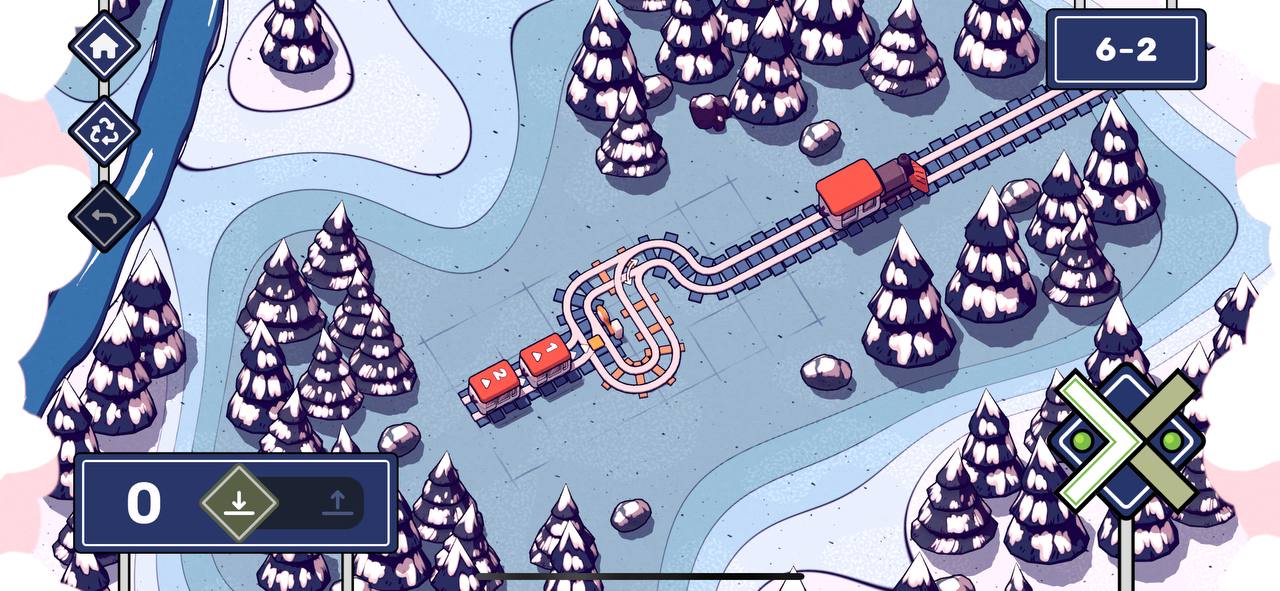The height and width of the screenshot is (591, 1280).
Task: Select the download arrow track mode
Action: pyautogui.click(x=238, y=502)
